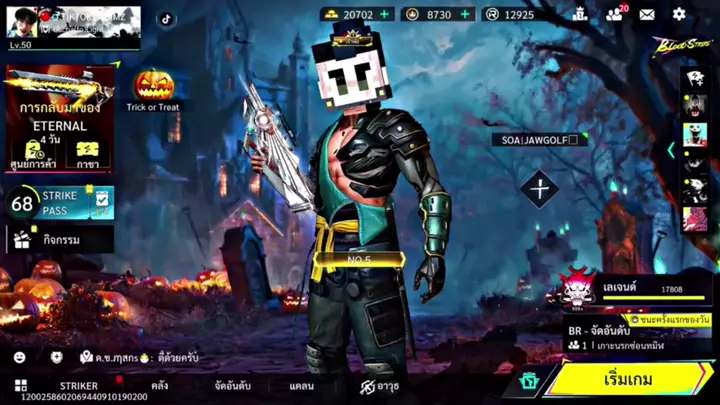720x405 pixels.
Task: Open the Strike Pass panel
Action: pyautogui.click(x=60, y=204)
